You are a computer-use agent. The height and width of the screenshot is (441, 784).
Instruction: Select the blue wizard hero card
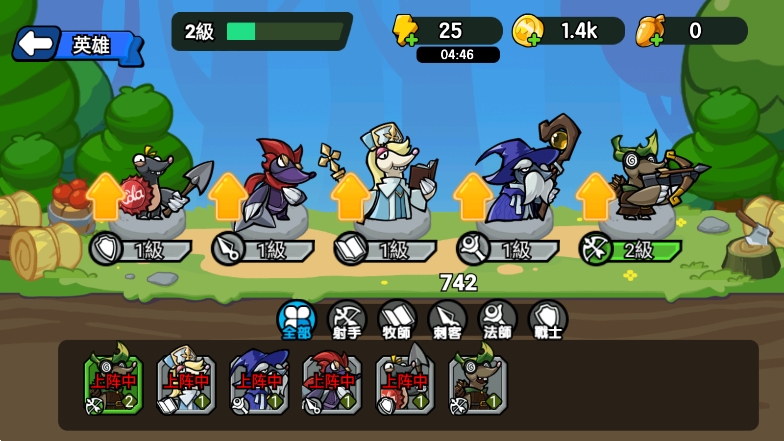(x=258, y=384)
